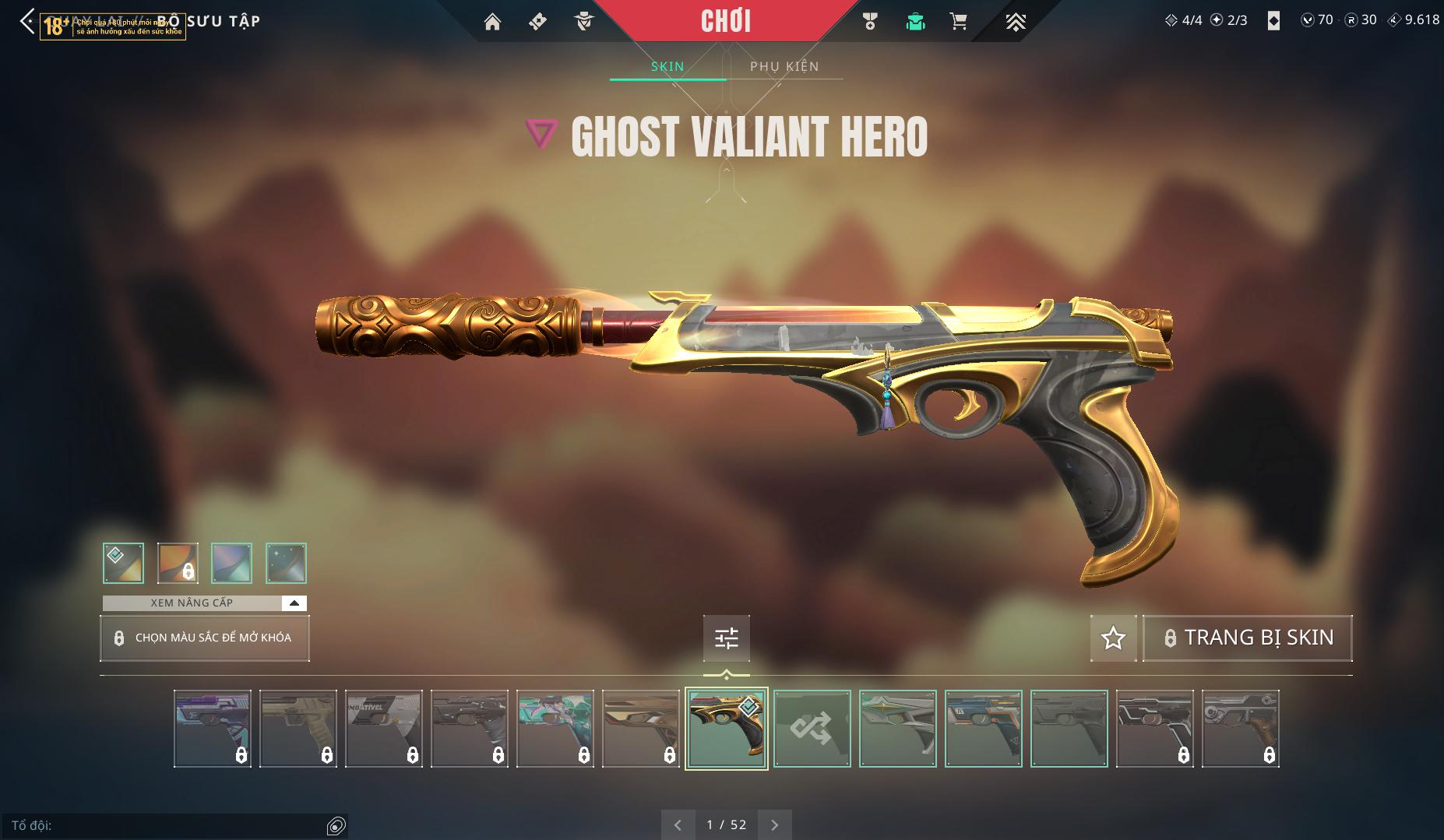Click CHỌN MÀU SẮC ĐỂ MỞ KHÓA button
Image resolution: width=1444 pixels, height=840 pixels.
[x=205, y=638]
